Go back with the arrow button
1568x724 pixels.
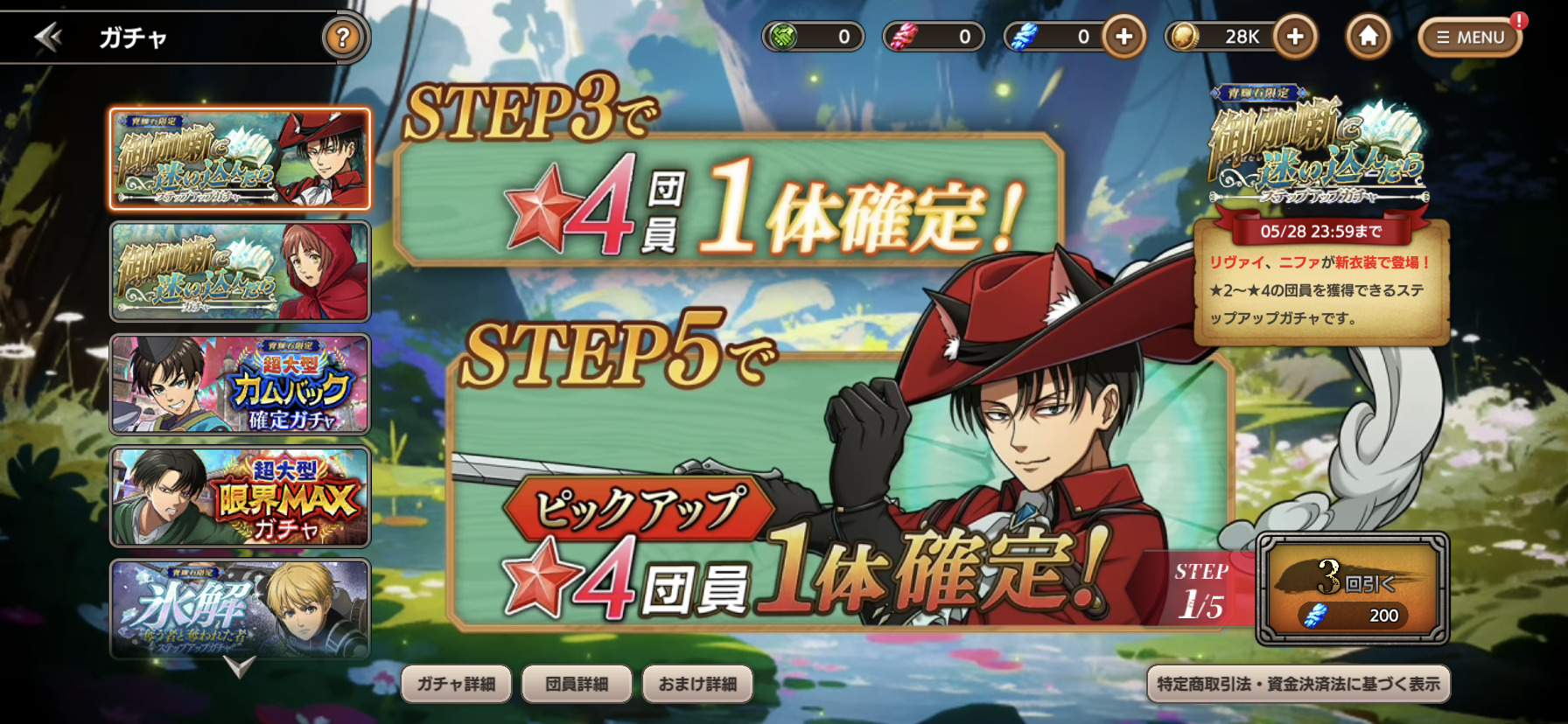pyautogui.click(x=47, y=37)
